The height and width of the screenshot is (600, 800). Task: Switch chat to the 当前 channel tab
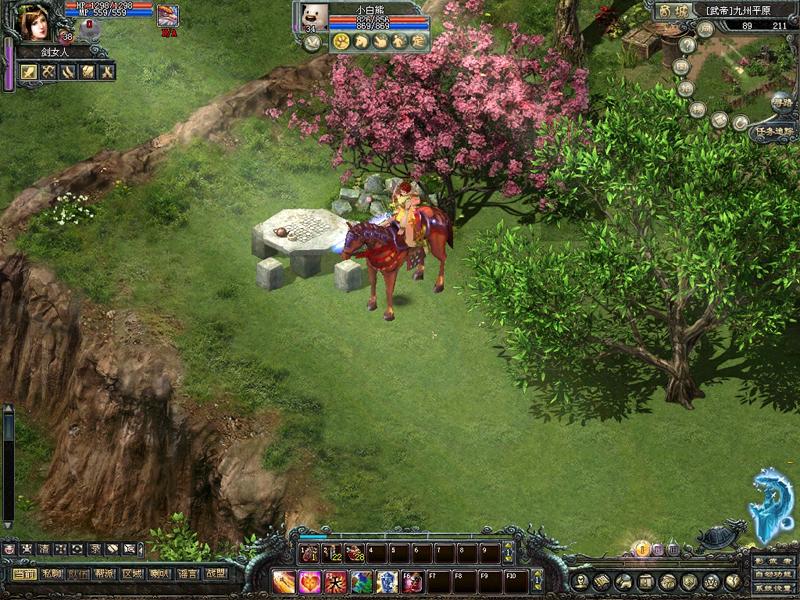click(x=25, y=574)
